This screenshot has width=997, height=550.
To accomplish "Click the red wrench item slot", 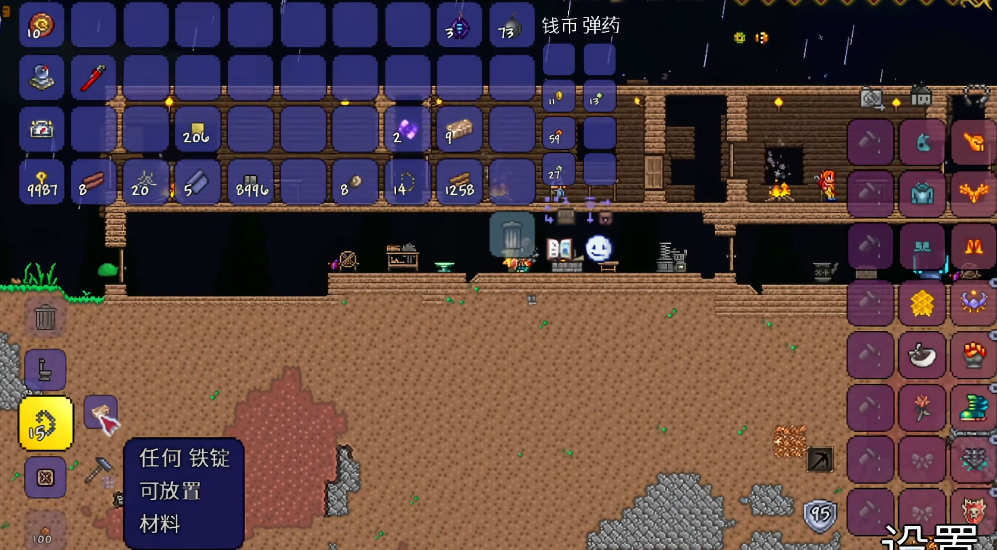I will click(x=94, y=78).
